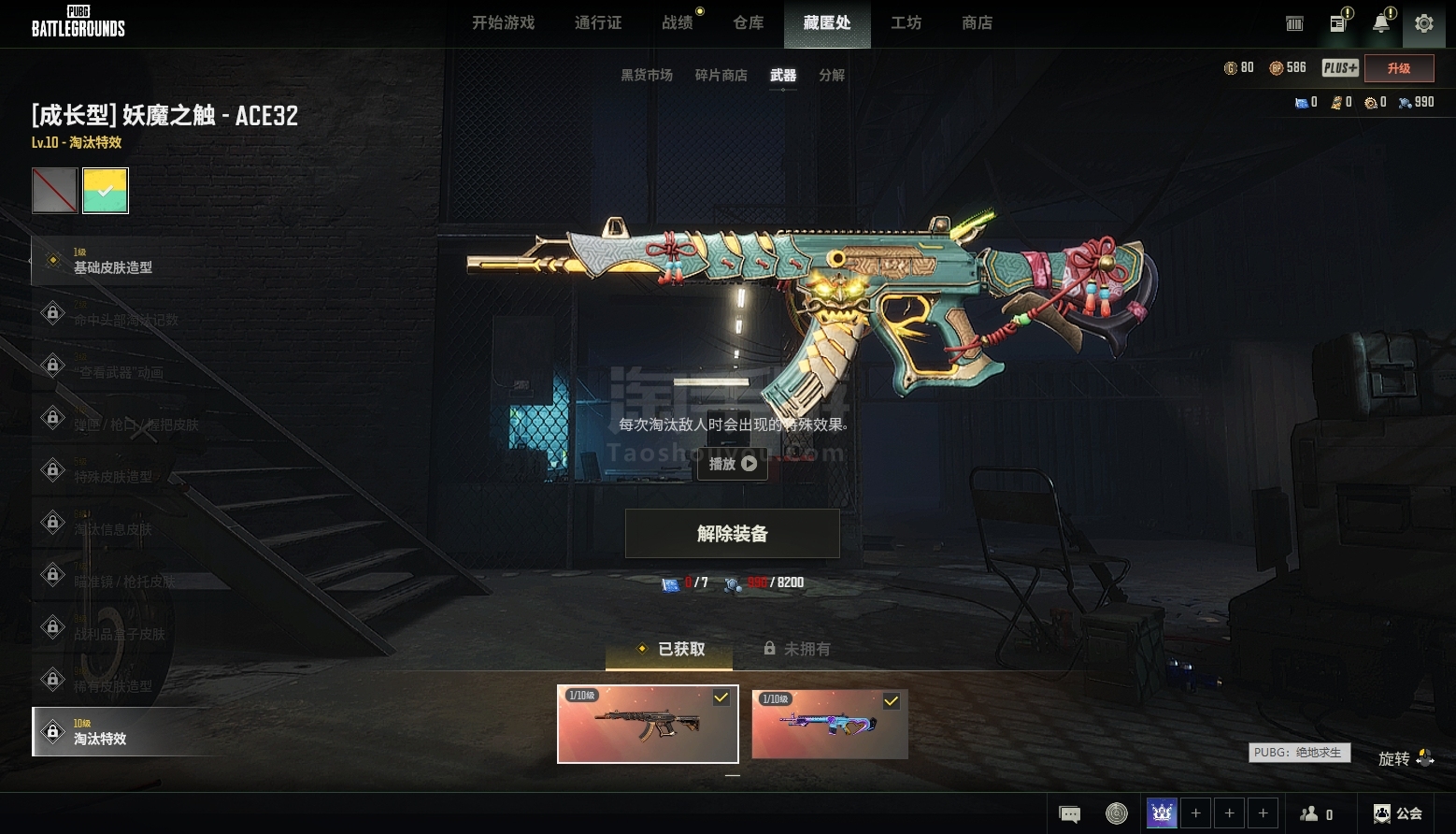Viewport: 1456px width, 834px height.
Task: Switch to 黑货市场 sub-tab
Action: (647, 76)
